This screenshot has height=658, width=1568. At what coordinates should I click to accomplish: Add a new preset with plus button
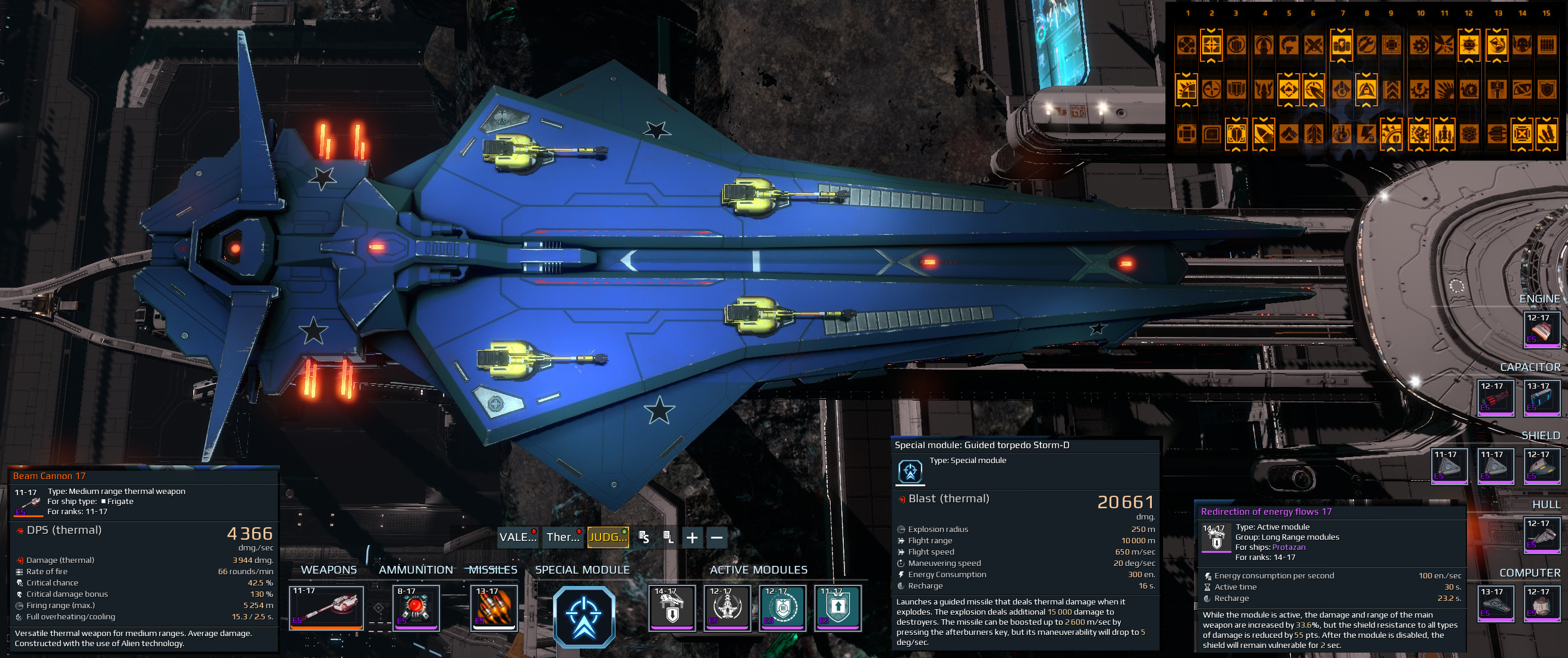pyautogui.click(x=692, y=537)
